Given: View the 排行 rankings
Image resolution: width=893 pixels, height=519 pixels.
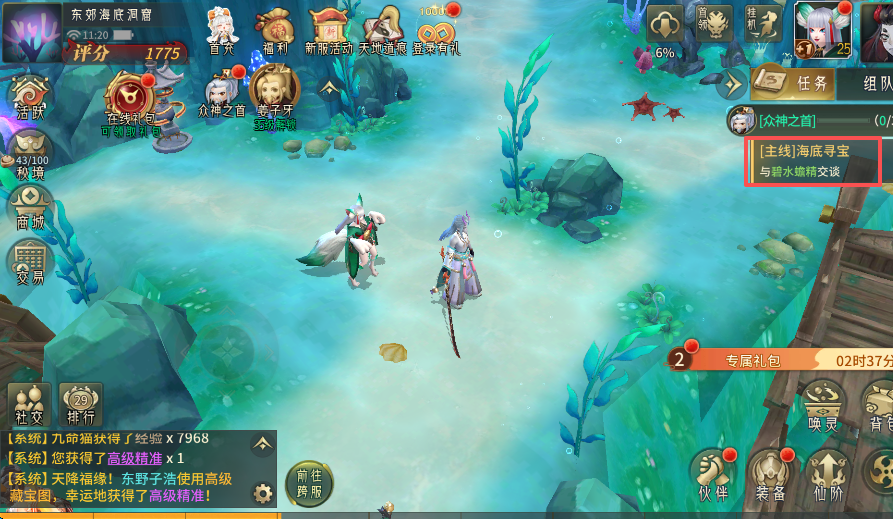Looking at the screenshot, I should [81, 403].
